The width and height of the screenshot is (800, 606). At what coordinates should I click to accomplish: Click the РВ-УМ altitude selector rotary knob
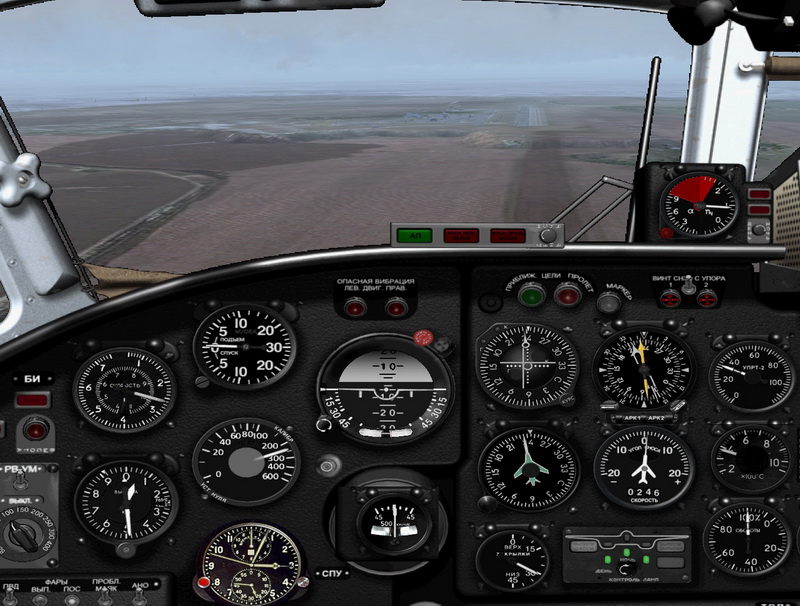point(19,536)
